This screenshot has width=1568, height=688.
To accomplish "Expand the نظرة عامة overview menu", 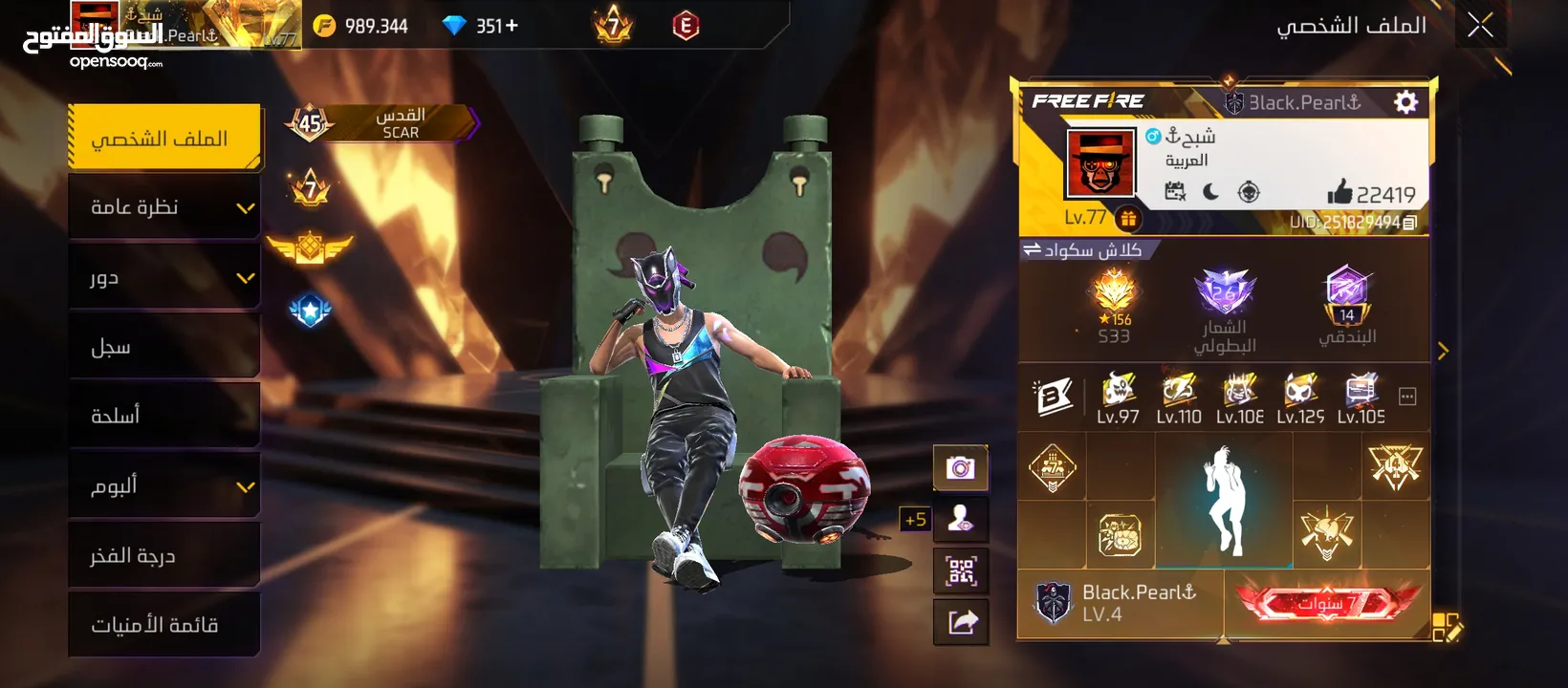I will tap(164, 207).
